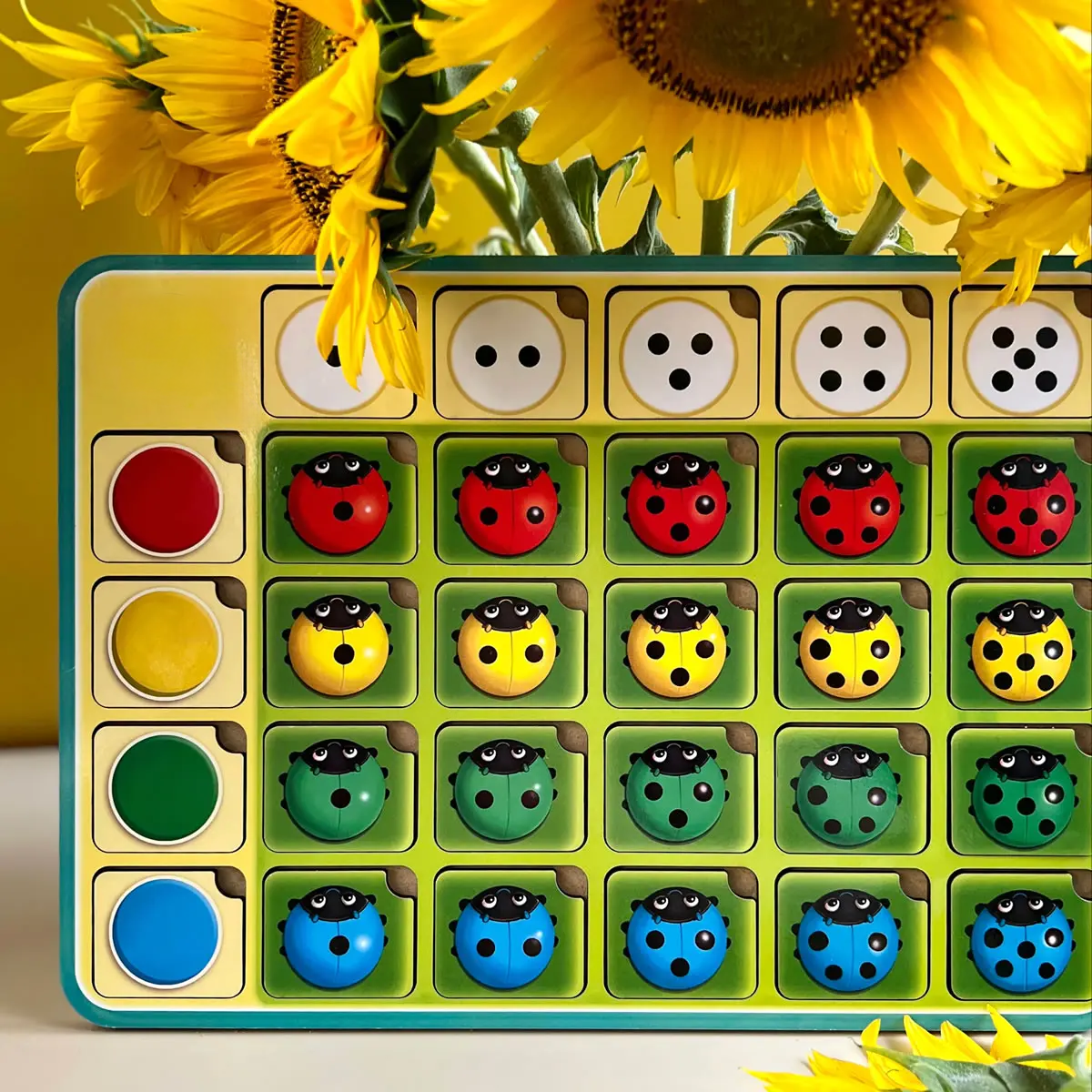This screenshot has height=1092, width=1092.
Task: Select the blue color circle tile
Action: (166, 931)
